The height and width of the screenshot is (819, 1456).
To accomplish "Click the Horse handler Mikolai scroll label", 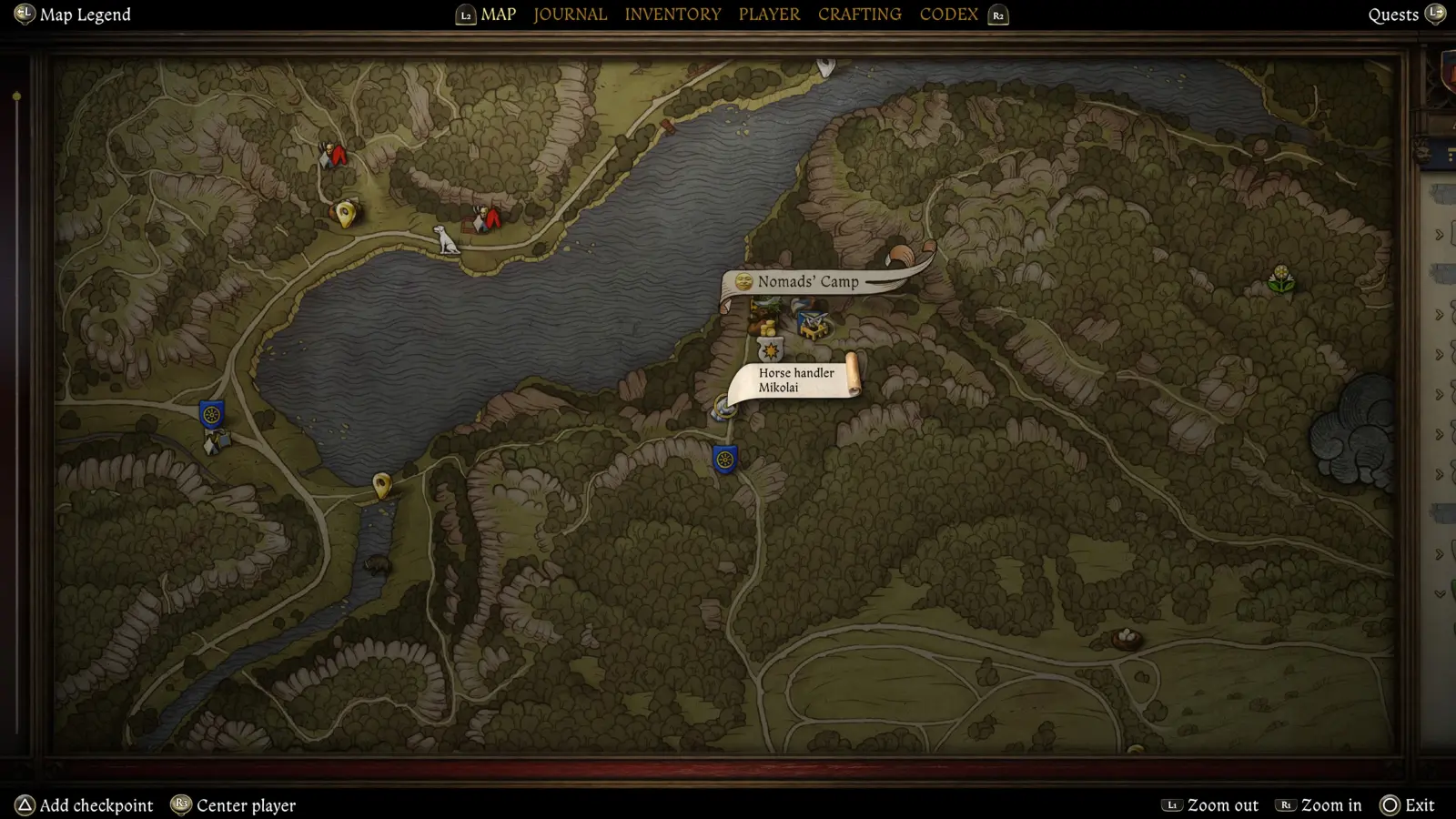I will (x=795, y=380).
